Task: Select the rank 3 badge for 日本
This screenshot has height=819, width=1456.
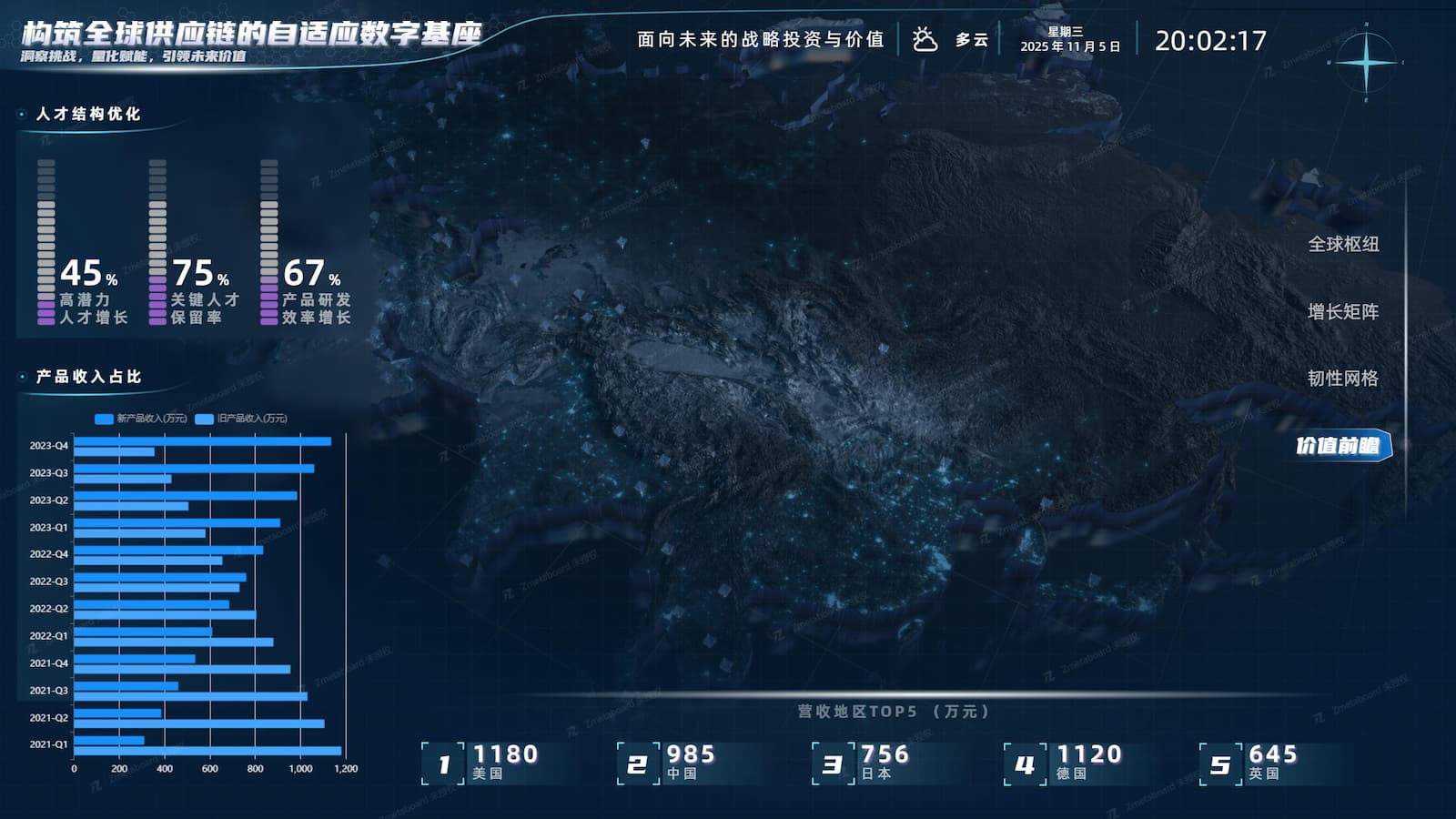Action: coord(834,763)
